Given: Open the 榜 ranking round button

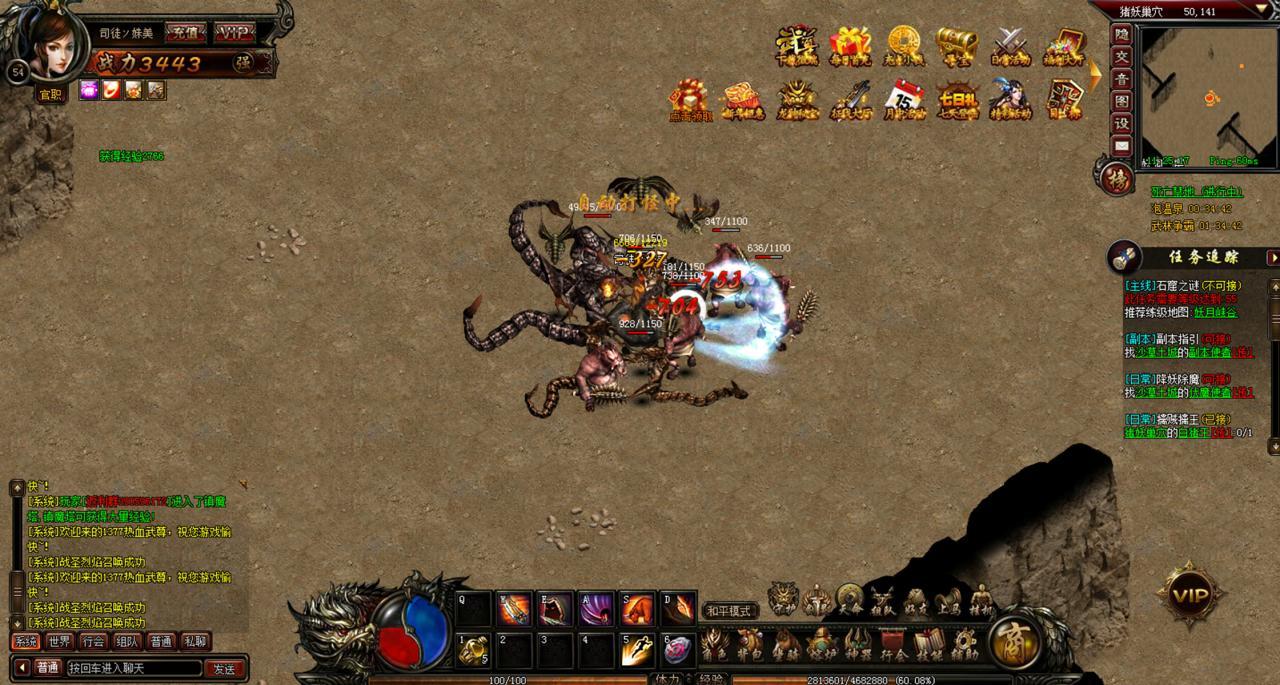Looking at the screenshot, I should click(x=1116, y=180).
